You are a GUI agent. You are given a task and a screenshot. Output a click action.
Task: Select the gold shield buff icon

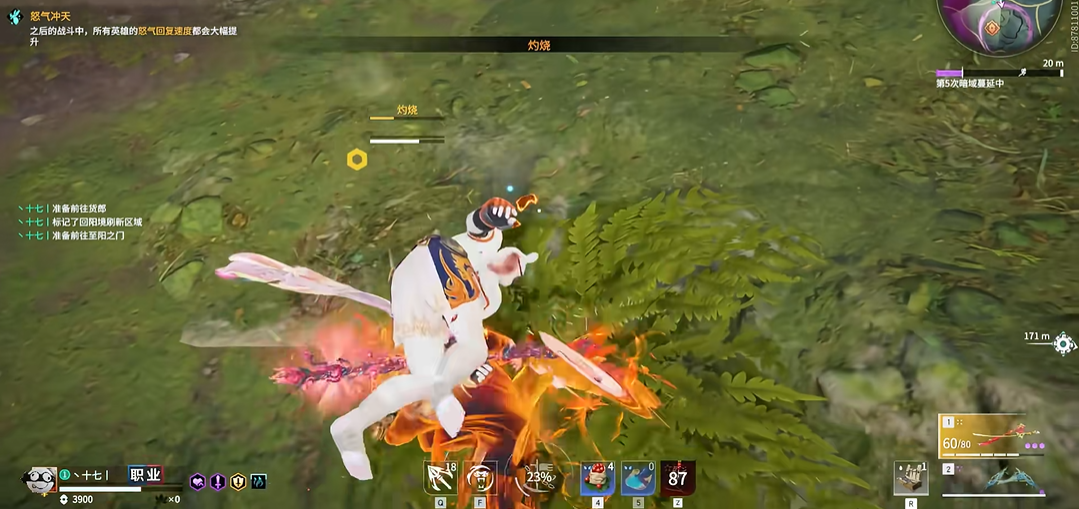point(238,482)
